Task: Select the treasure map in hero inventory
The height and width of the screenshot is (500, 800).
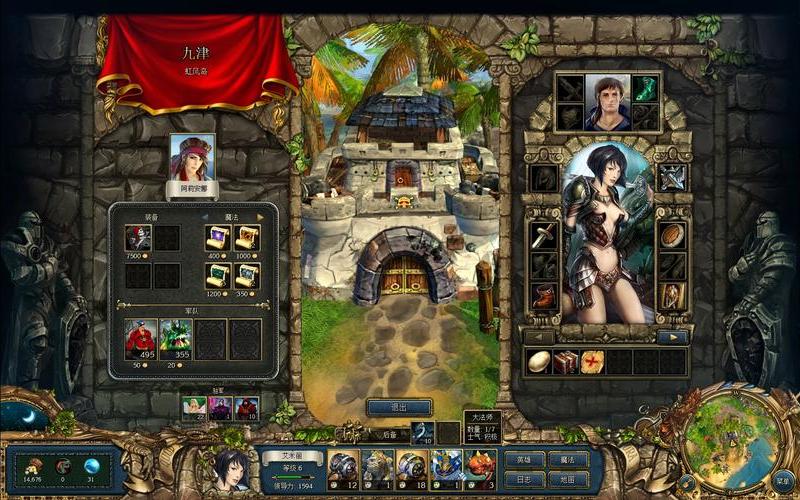Action: pos(593,362)
